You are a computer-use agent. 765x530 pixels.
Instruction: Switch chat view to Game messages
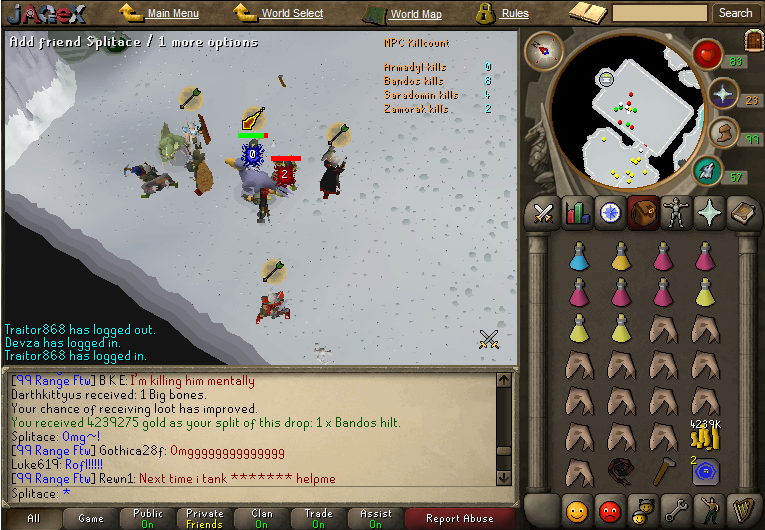click(91, 518)
